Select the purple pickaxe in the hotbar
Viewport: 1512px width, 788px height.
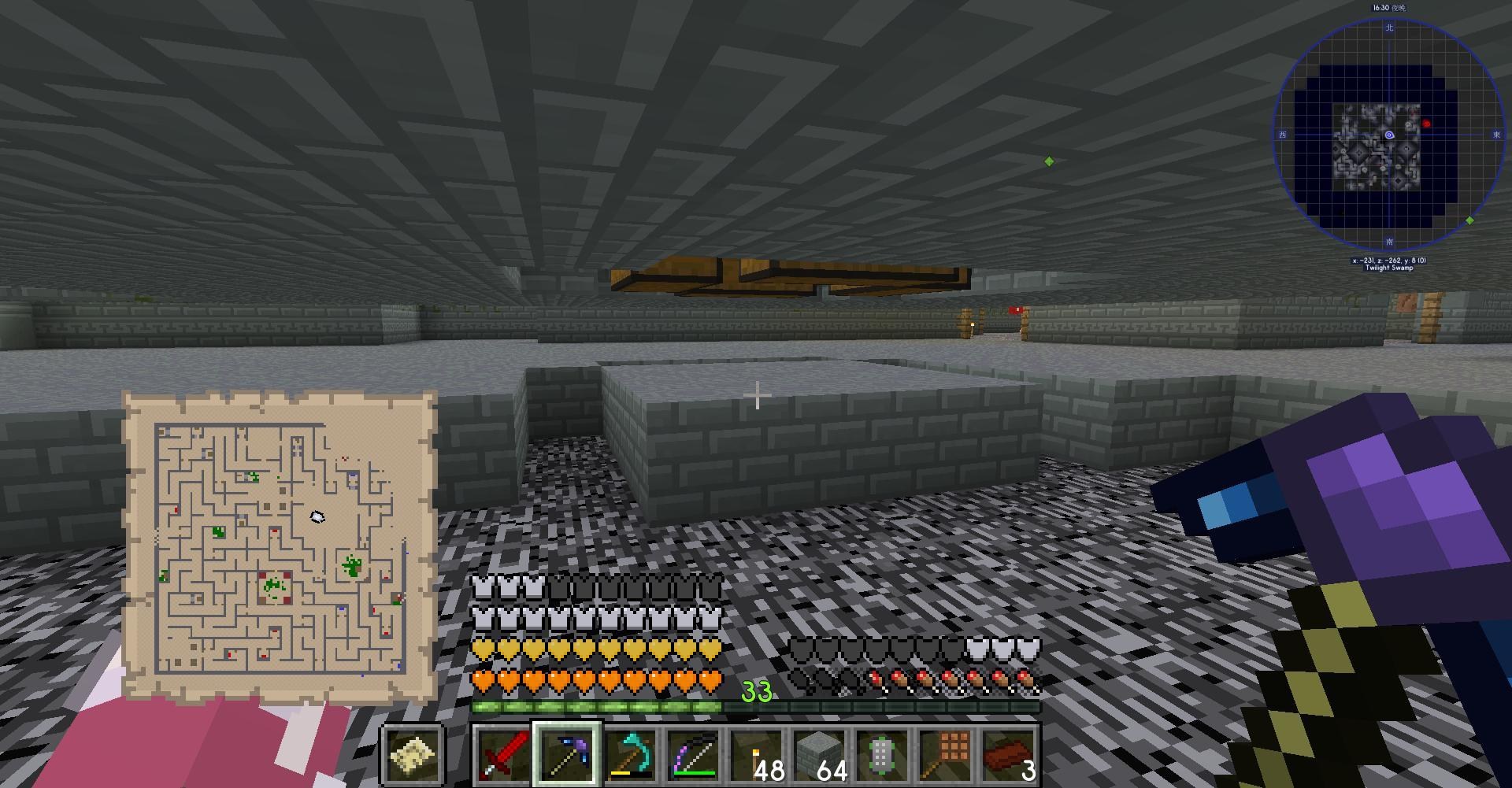coord(565,756)
